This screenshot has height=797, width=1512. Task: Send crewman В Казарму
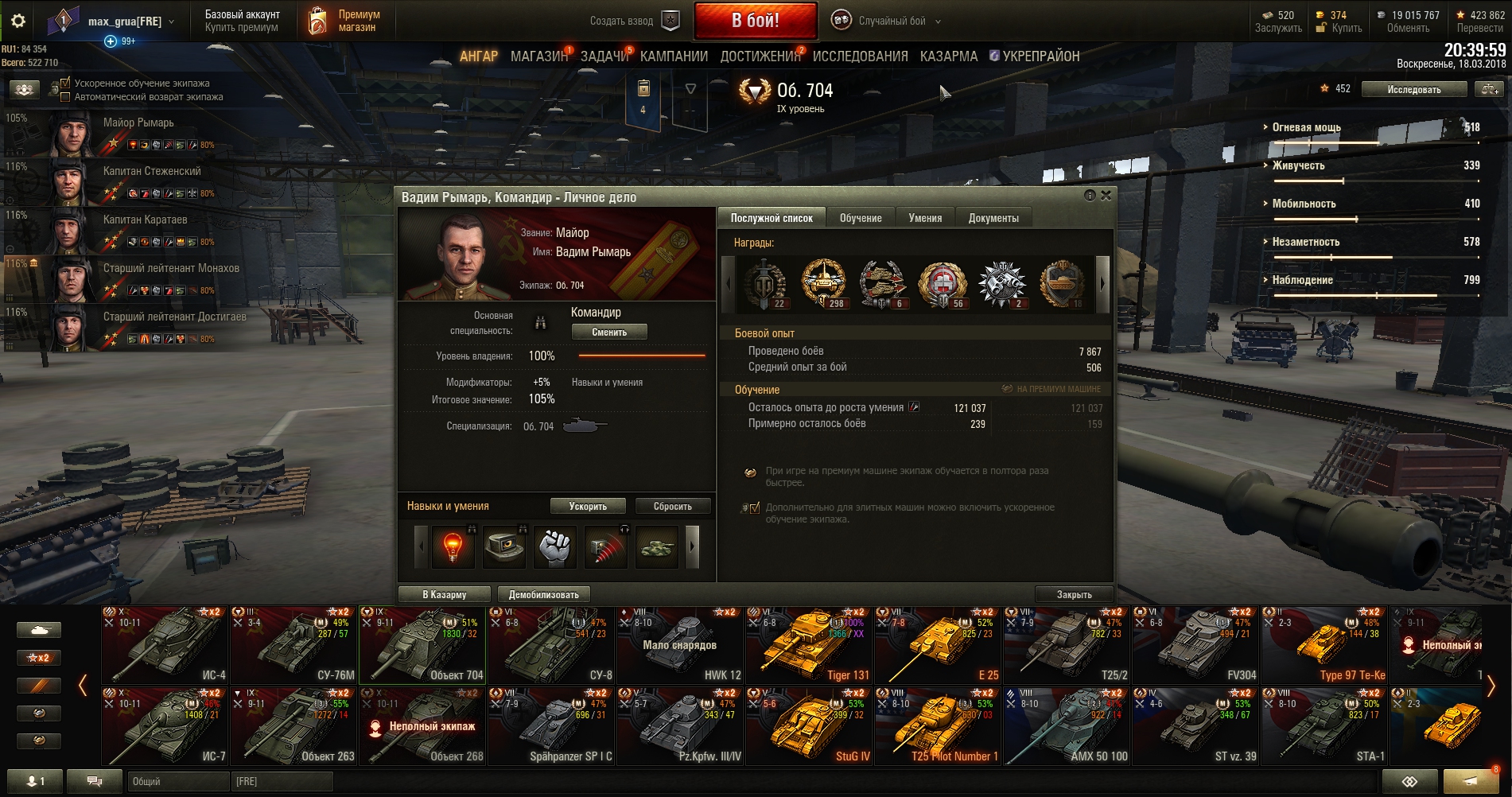(x=445, y=594)
